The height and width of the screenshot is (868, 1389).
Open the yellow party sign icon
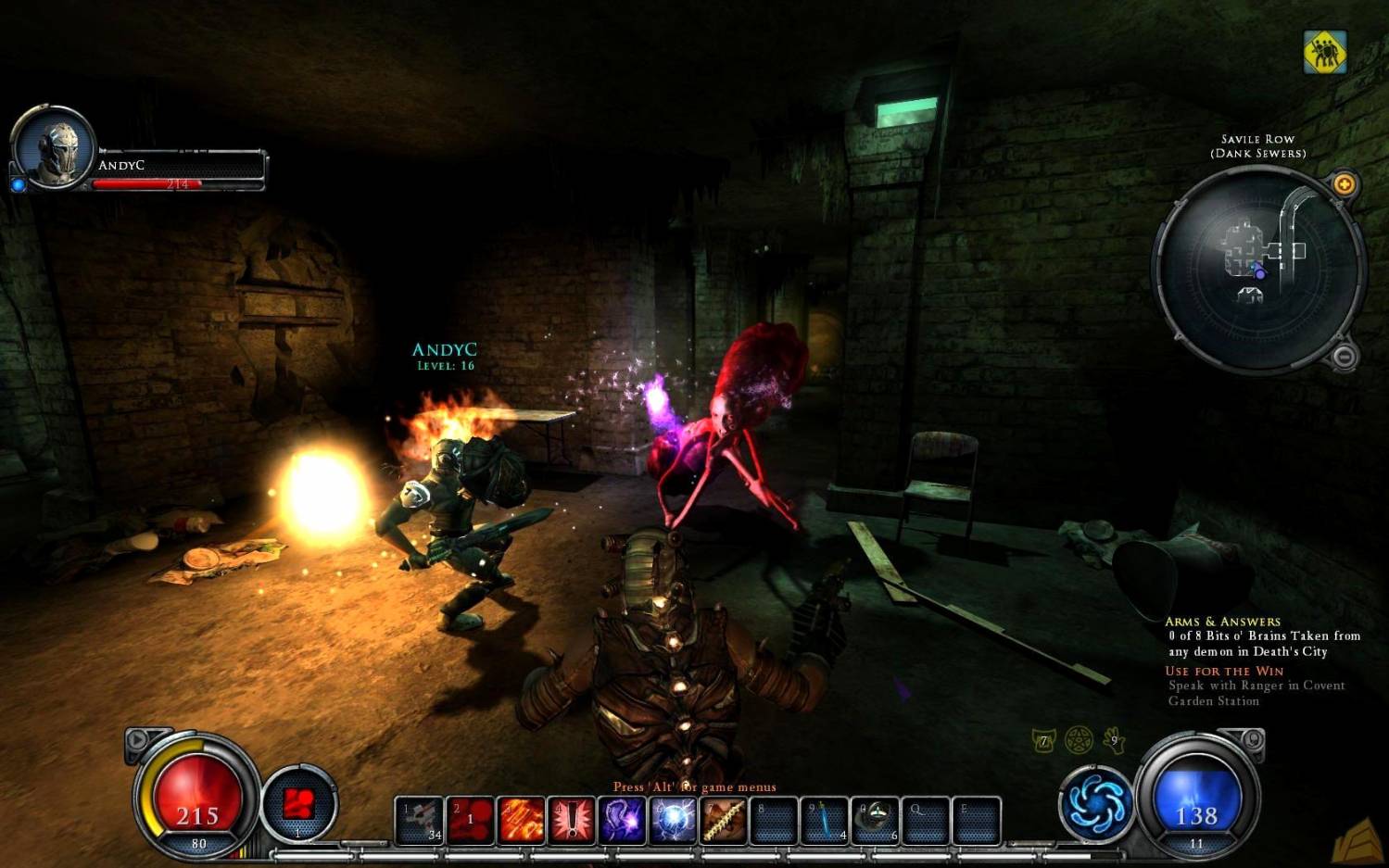pyautogui.click(x=1325, y=52)
